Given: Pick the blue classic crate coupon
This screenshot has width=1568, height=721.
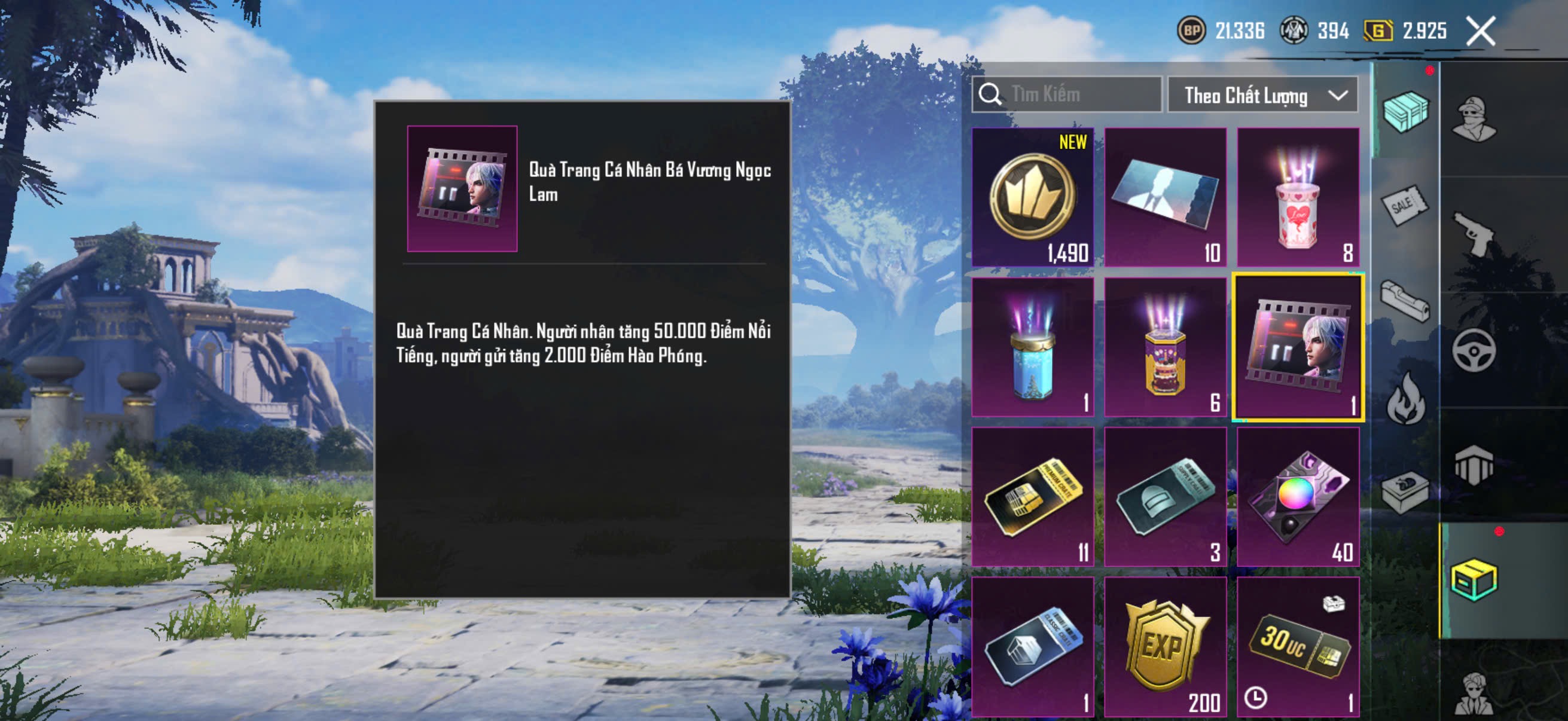Looking at the screenshot, I should point(1032,647).
